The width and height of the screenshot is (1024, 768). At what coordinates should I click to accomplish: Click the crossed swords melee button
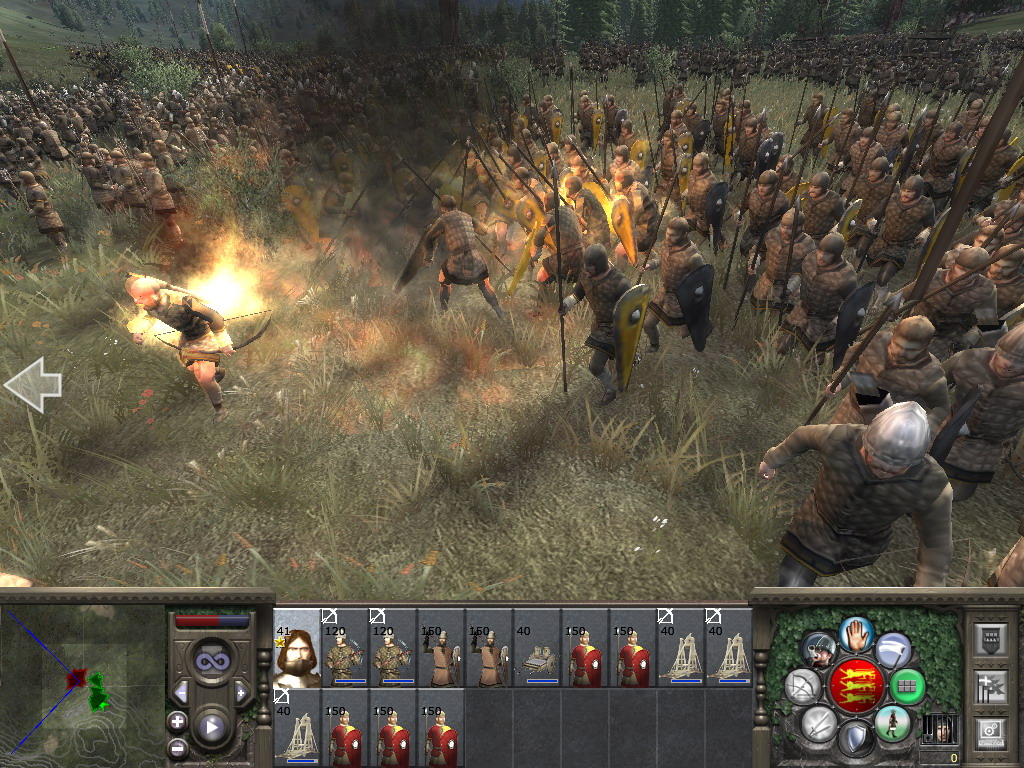[818, 724]
